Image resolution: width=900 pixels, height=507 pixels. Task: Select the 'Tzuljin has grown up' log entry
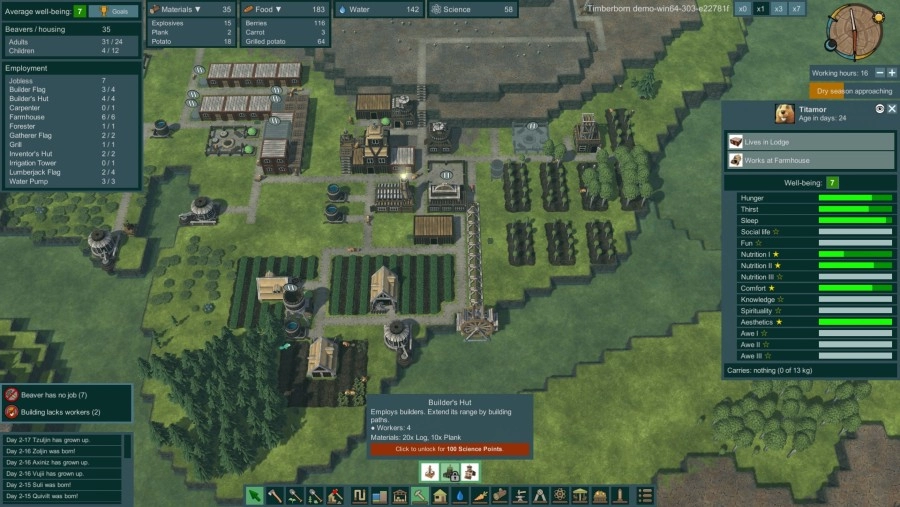60,439
